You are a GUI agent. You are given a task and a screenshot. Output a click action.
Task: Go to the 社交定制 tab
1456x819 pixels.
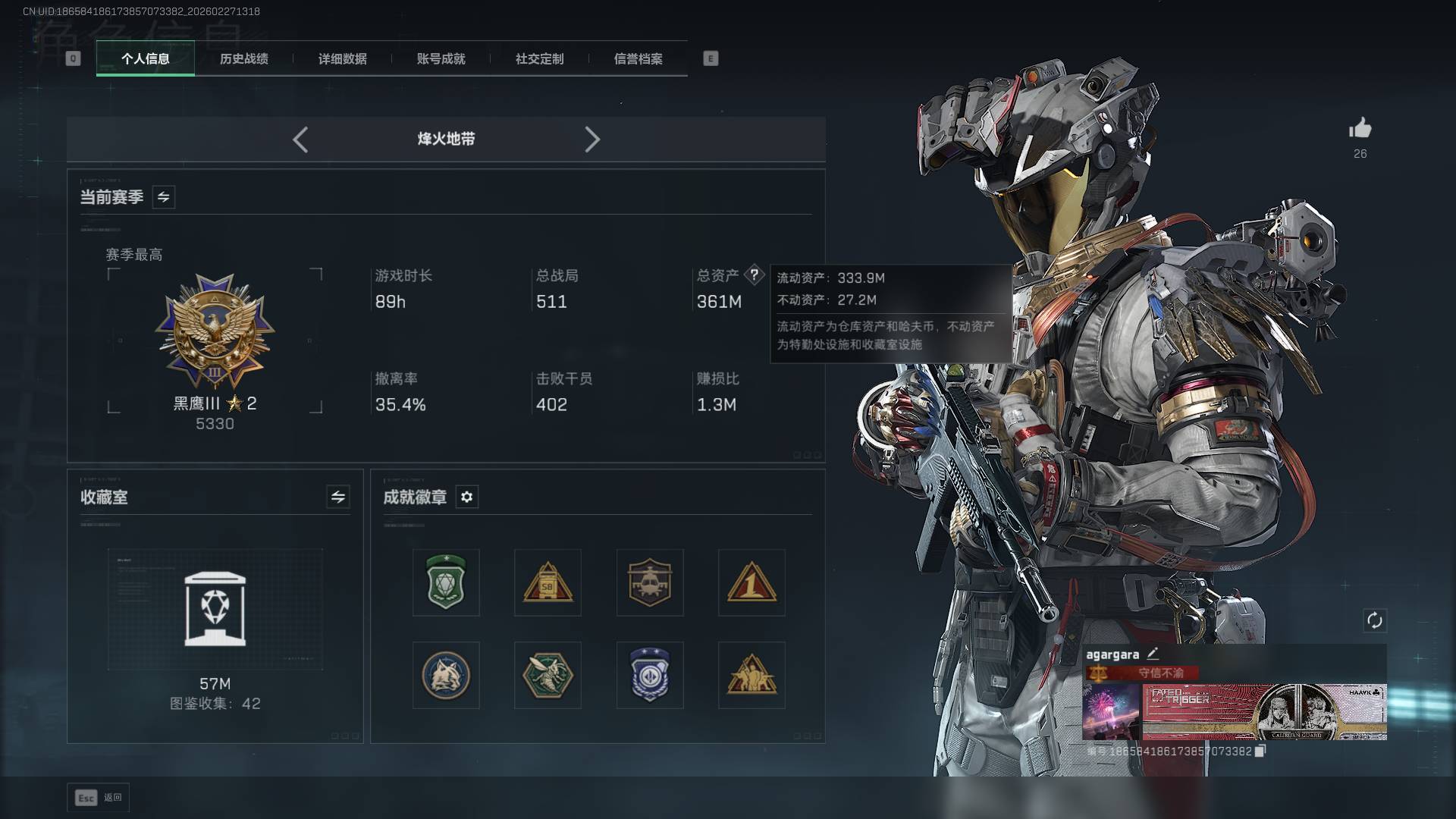[539, 58]
